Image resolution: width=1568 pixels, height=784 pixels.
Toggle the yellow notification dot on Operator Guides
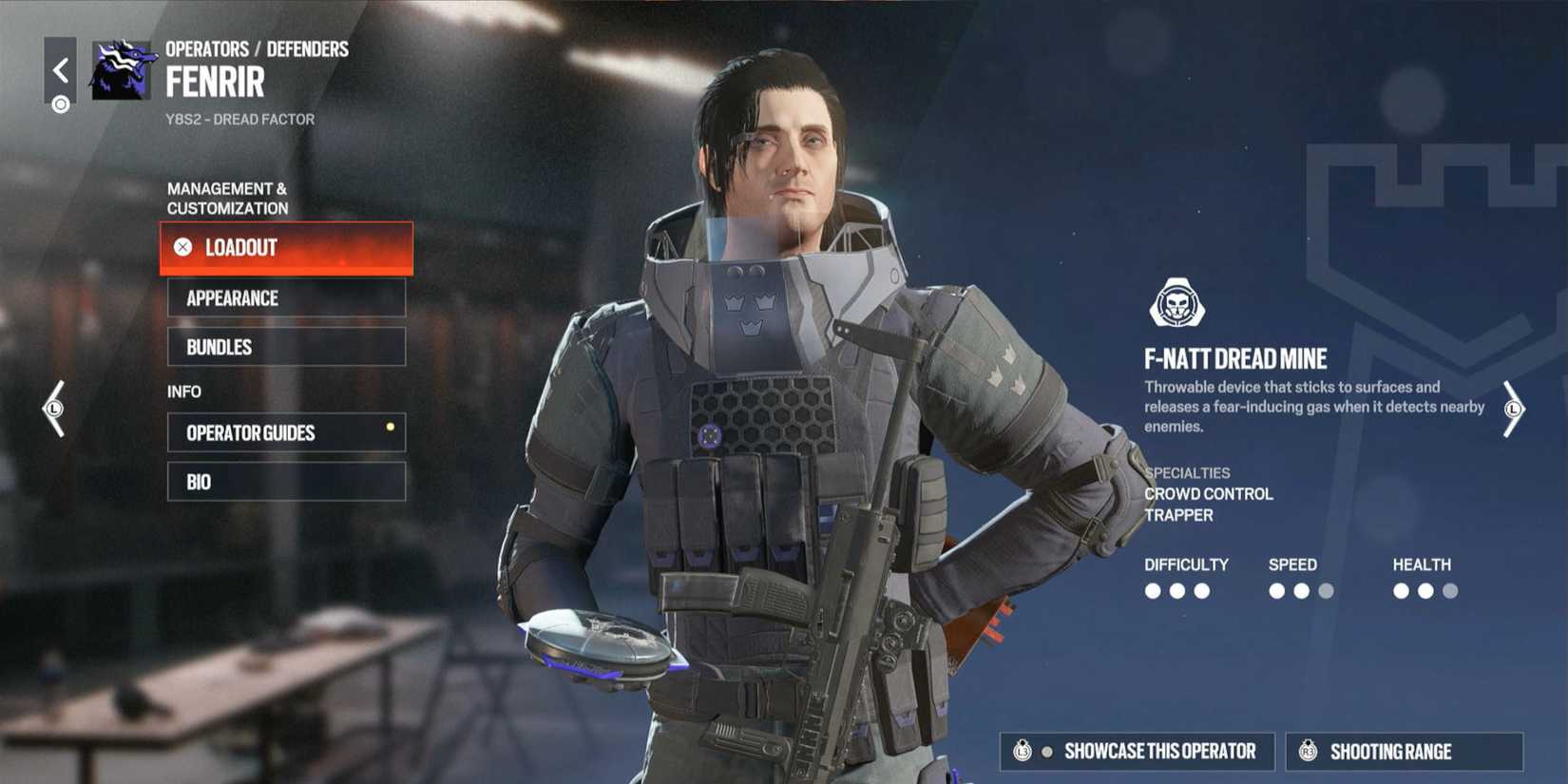point(390,427)
